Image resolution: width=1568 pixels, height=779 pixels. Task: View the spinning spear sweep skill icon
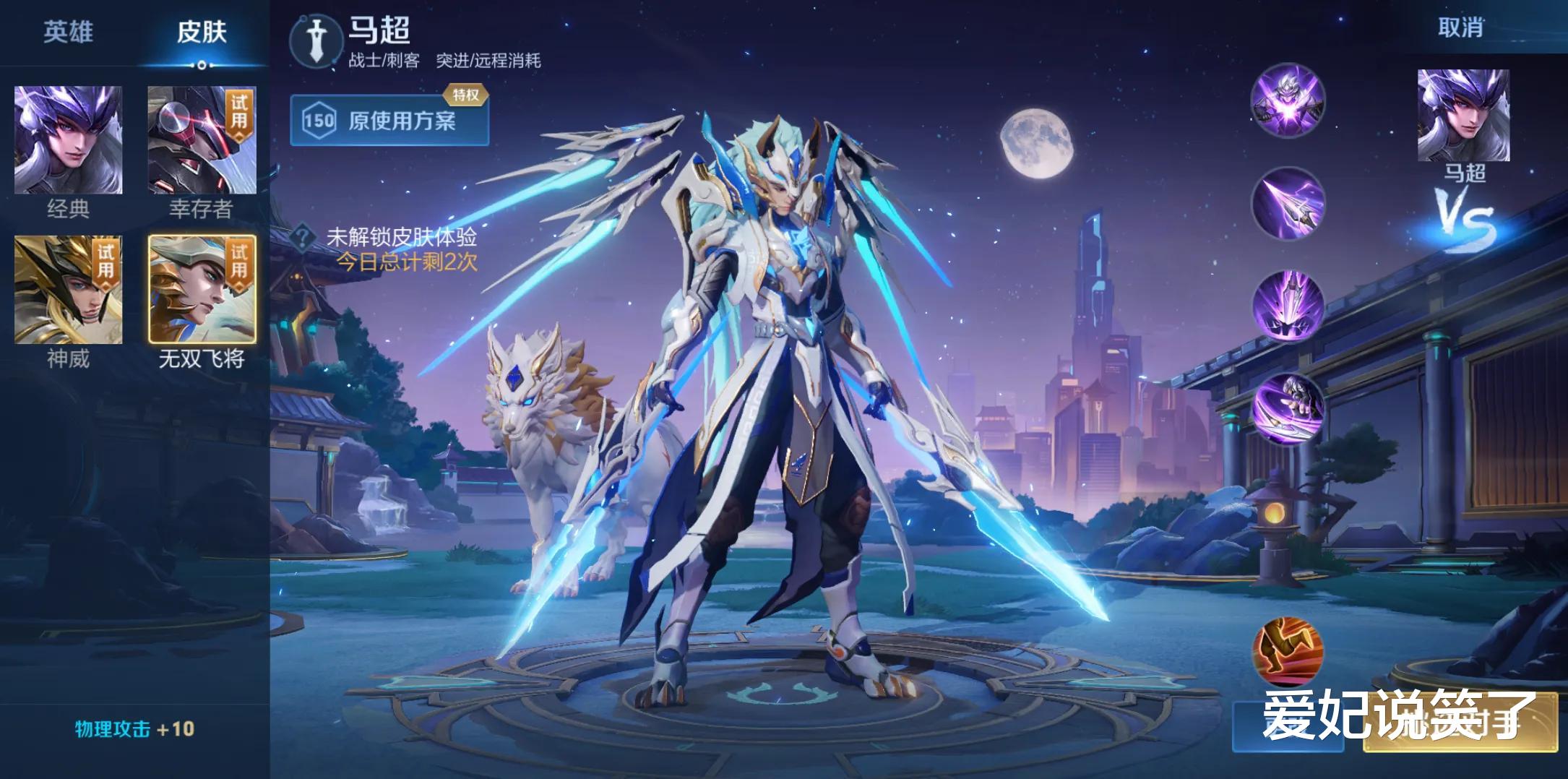click(1288, 408)
